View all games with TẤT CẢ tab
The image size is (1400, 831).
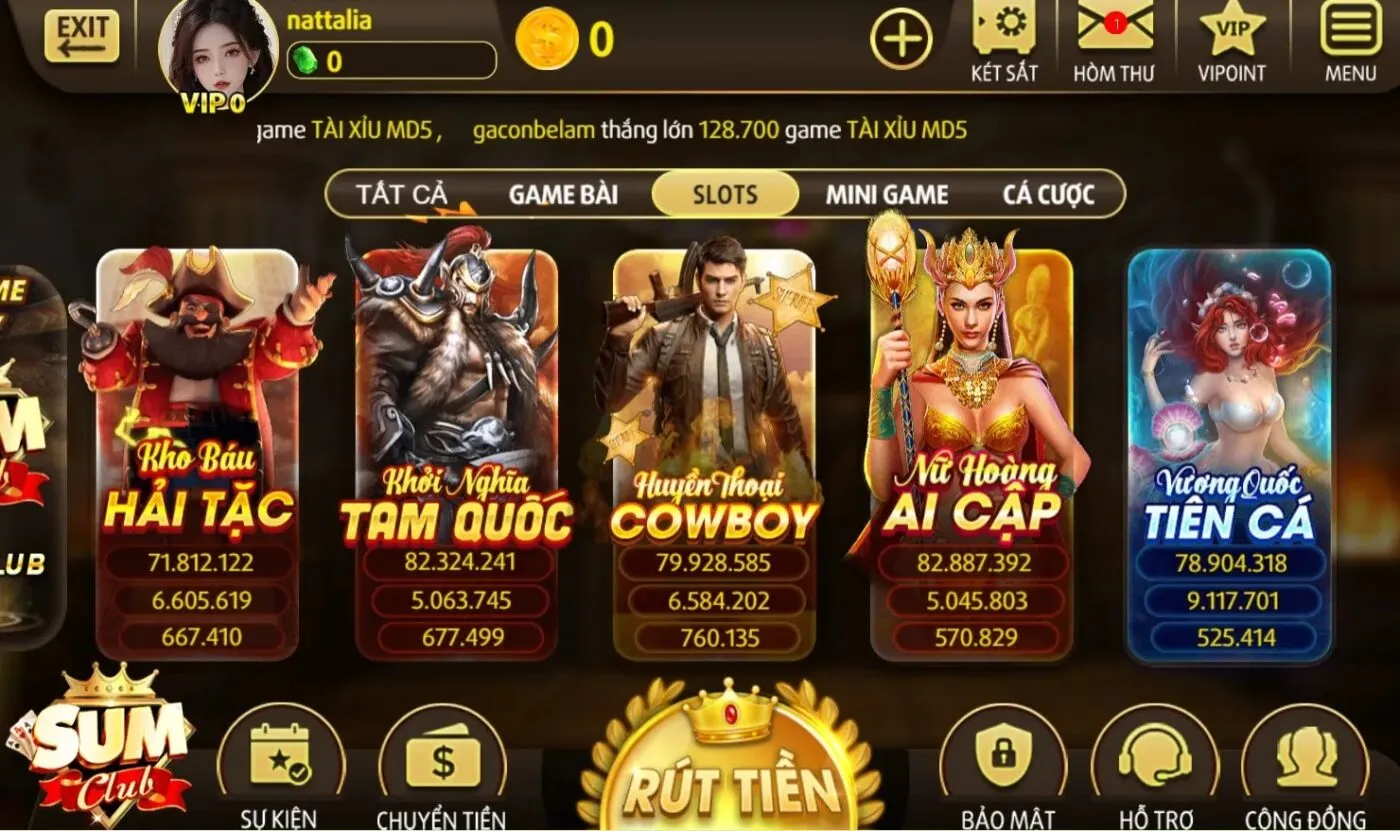(x=404, y=194)
